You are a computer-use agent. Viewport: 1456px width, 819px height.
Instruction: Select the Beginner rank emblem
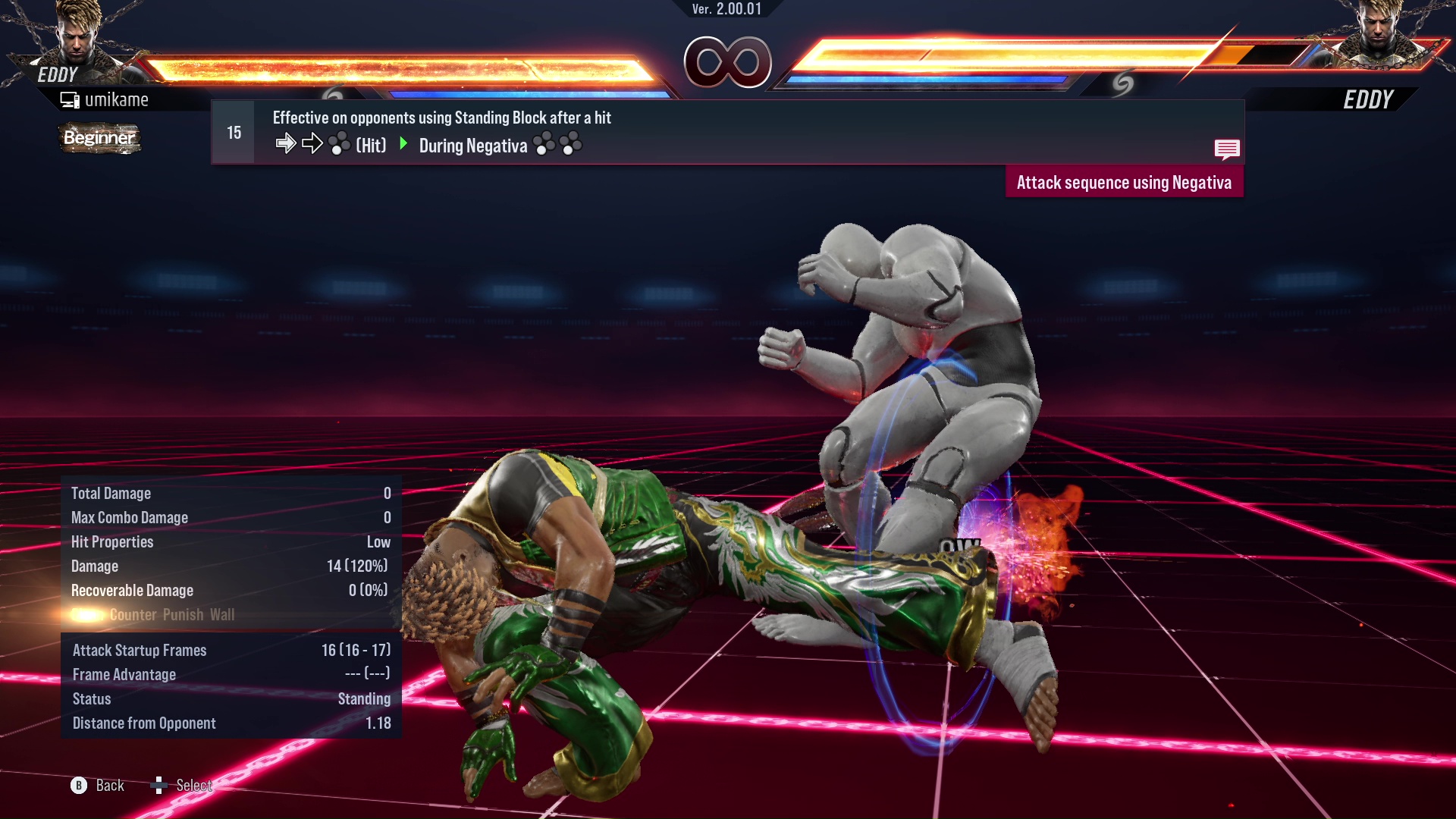pyautogui.click(x=99, y=138)
